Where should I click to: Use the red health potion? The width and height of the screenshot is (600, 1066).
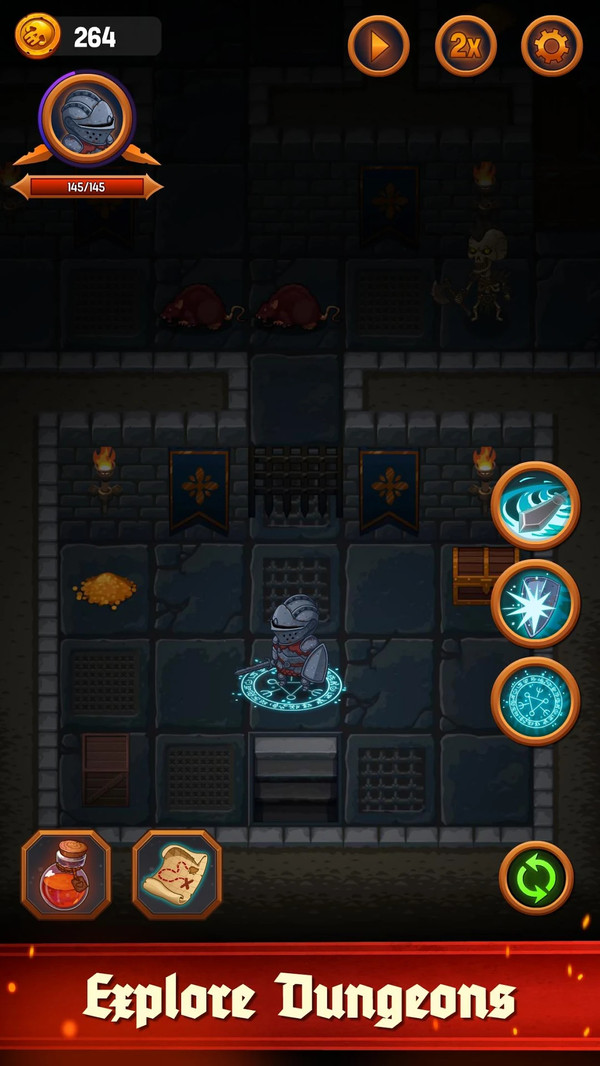[66, 875]
